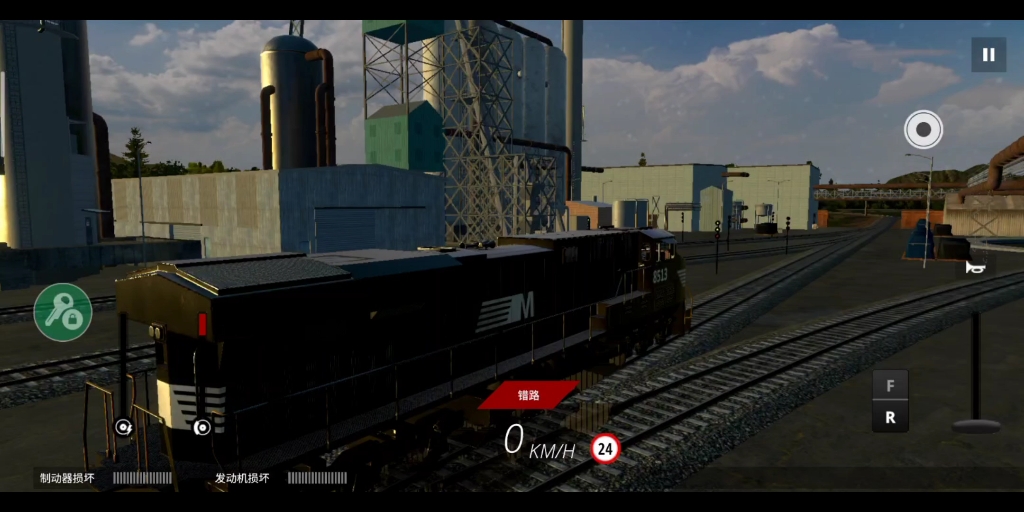Click the lightning-bolt brake slider handle
Viewport: 1024px width, 512px height.
coord(123,427)
